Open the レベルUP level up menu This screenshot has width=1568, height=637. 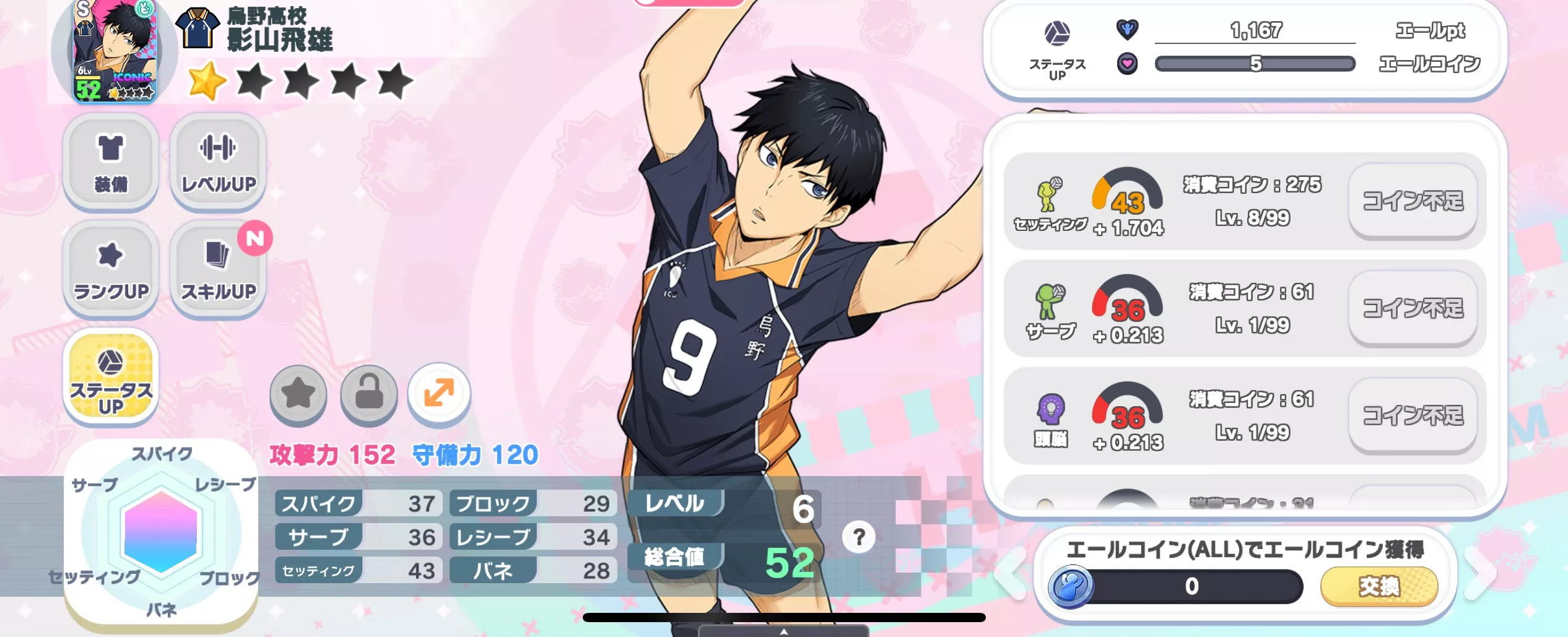[x=218, y=161]
